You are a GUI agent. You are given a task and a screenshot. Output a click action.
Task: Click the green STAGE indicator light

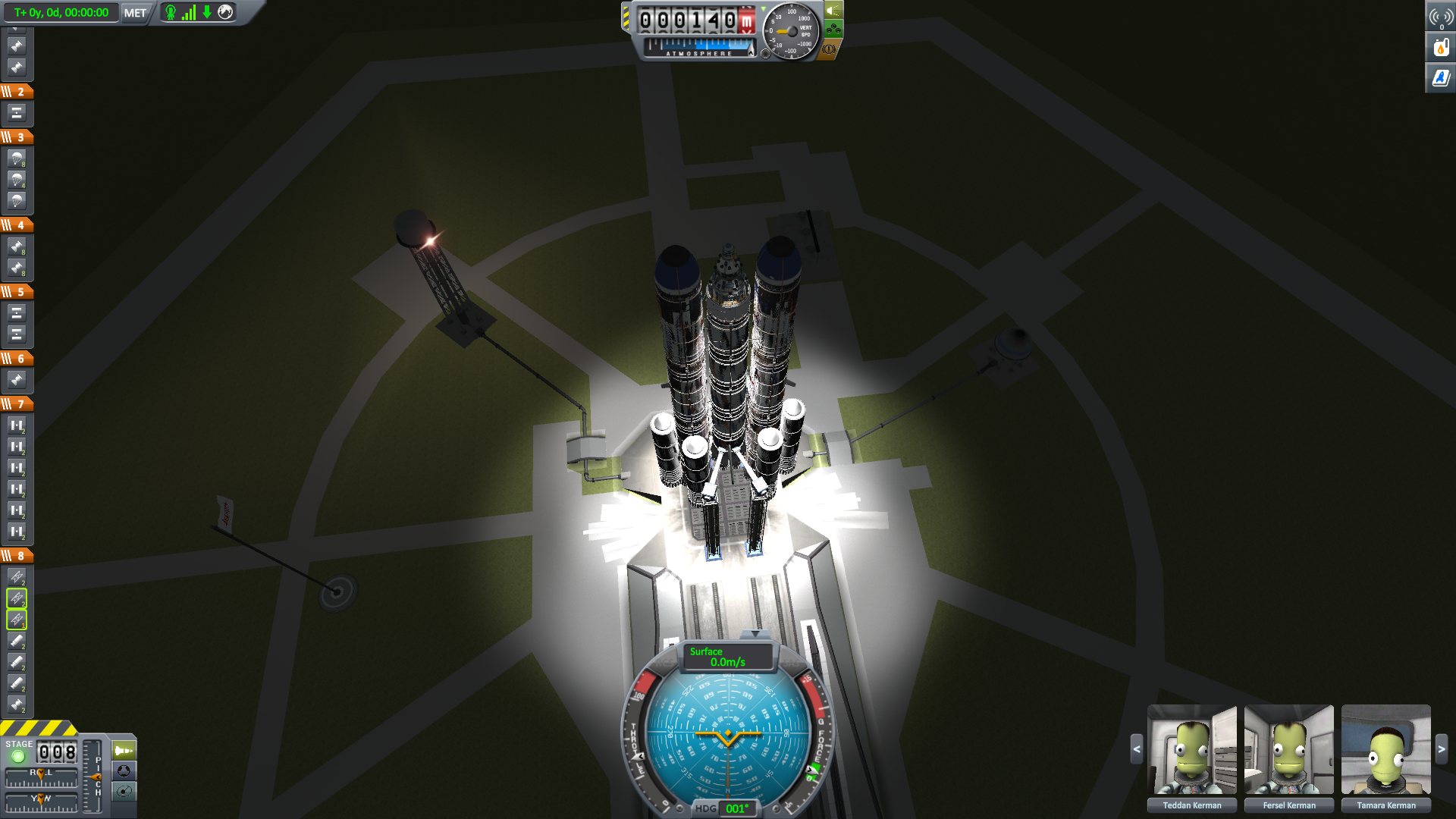[18, 756]
